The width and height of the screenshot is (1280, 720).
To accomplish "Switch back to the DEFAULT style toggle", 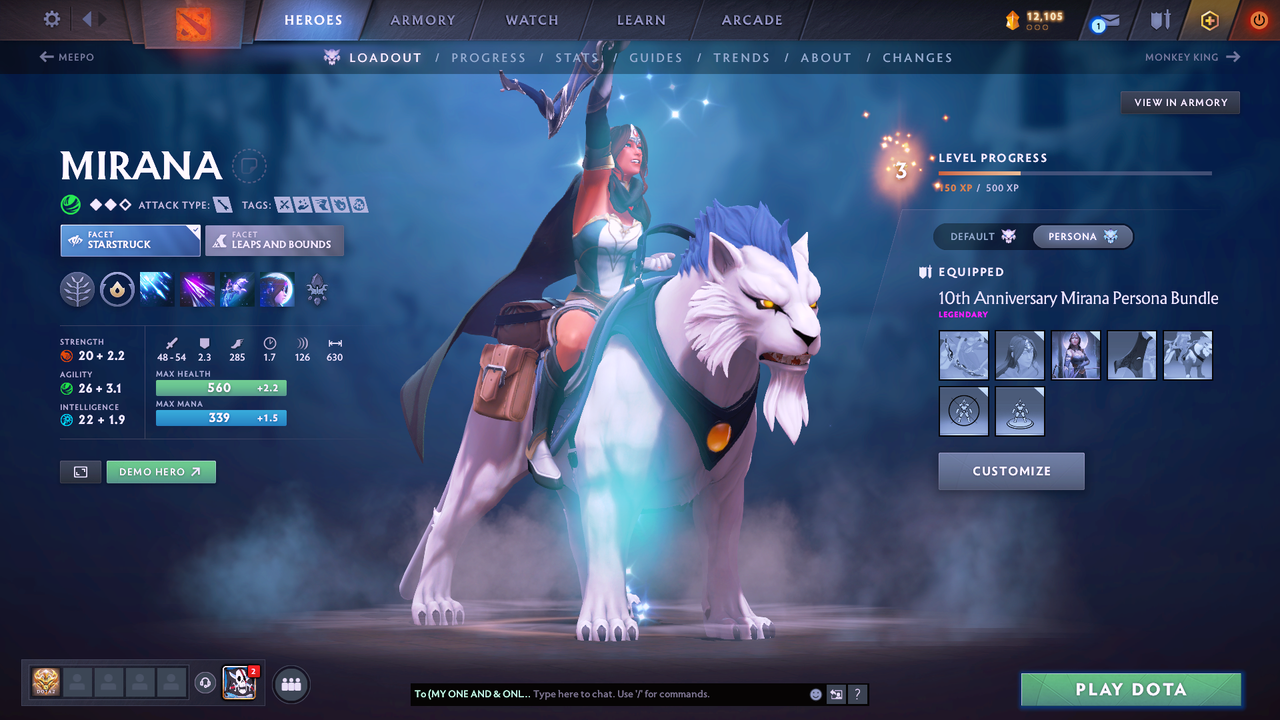I will 979,236.
